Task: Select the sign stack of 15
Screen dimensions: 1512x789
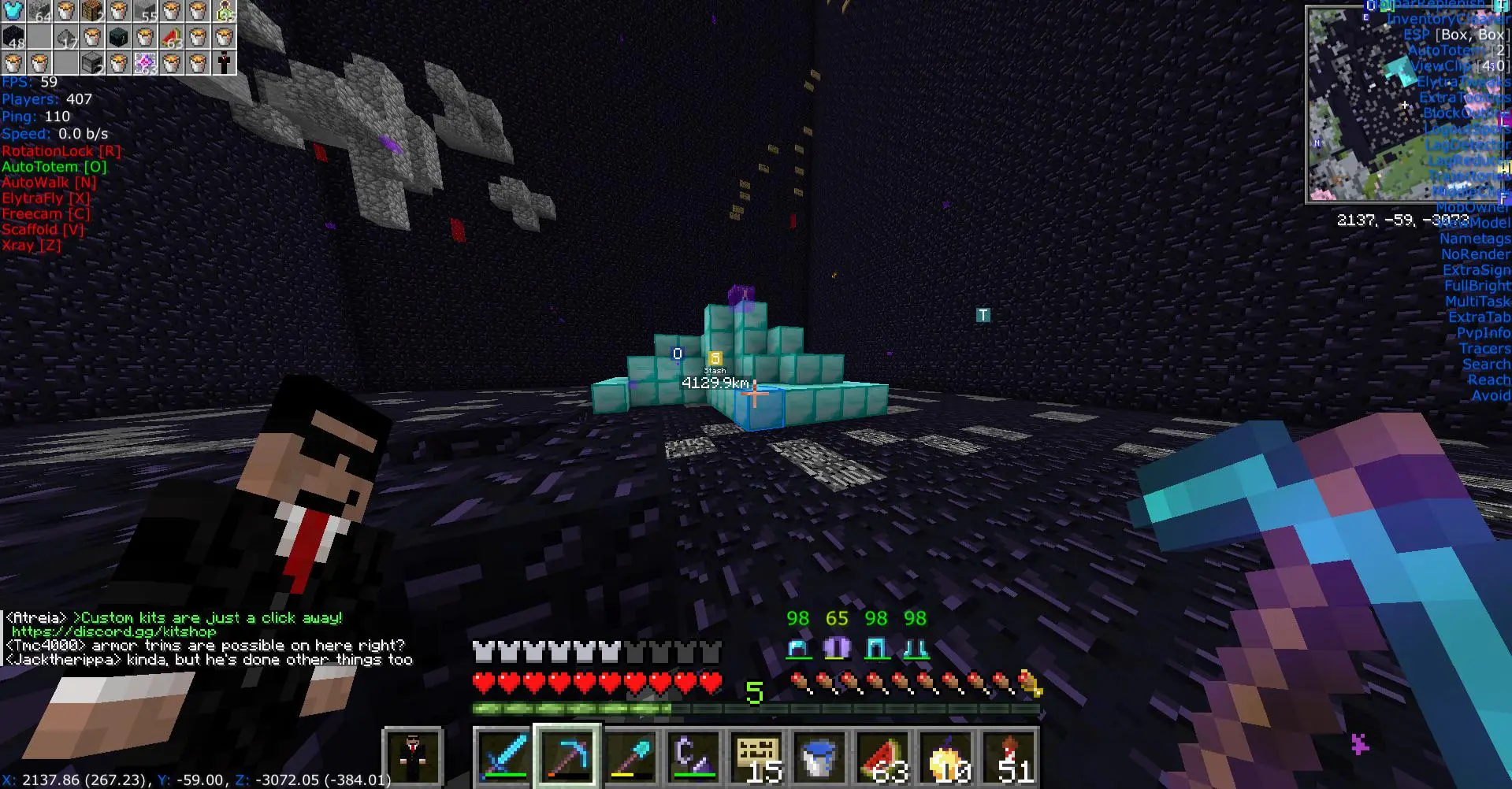Action: [x=756, y=754]
